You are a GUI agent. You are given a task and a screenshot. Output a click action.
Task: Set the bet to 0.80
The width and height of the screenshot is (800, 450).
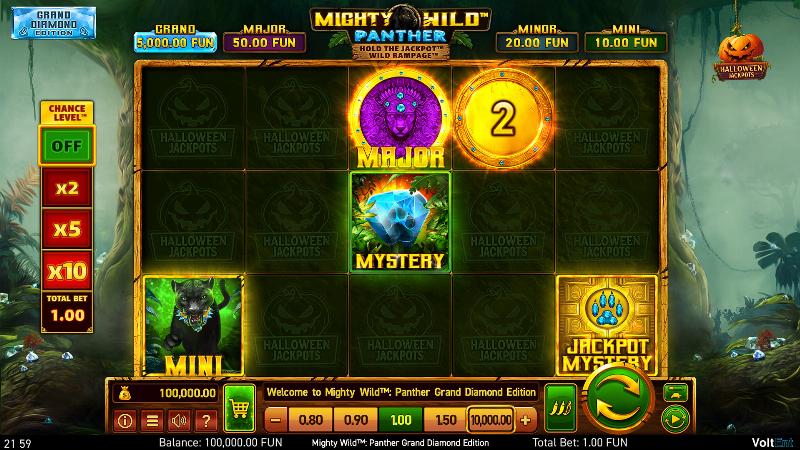tap(310, 420)
